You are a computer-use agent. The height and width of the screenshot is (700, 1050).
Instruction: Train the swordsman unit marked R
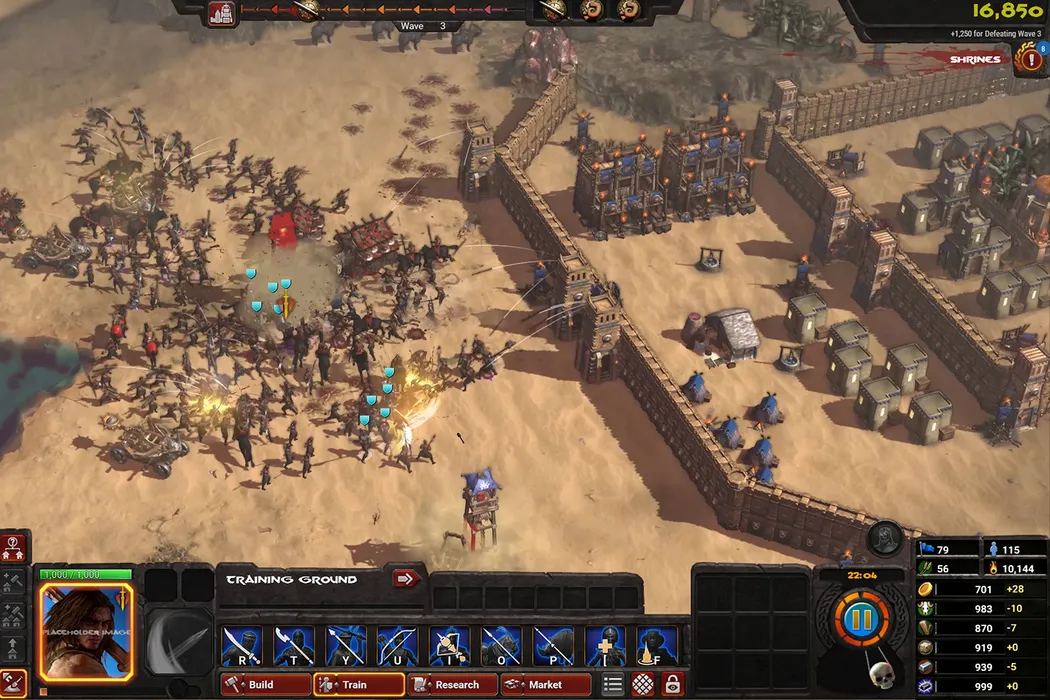pos(242,646)
